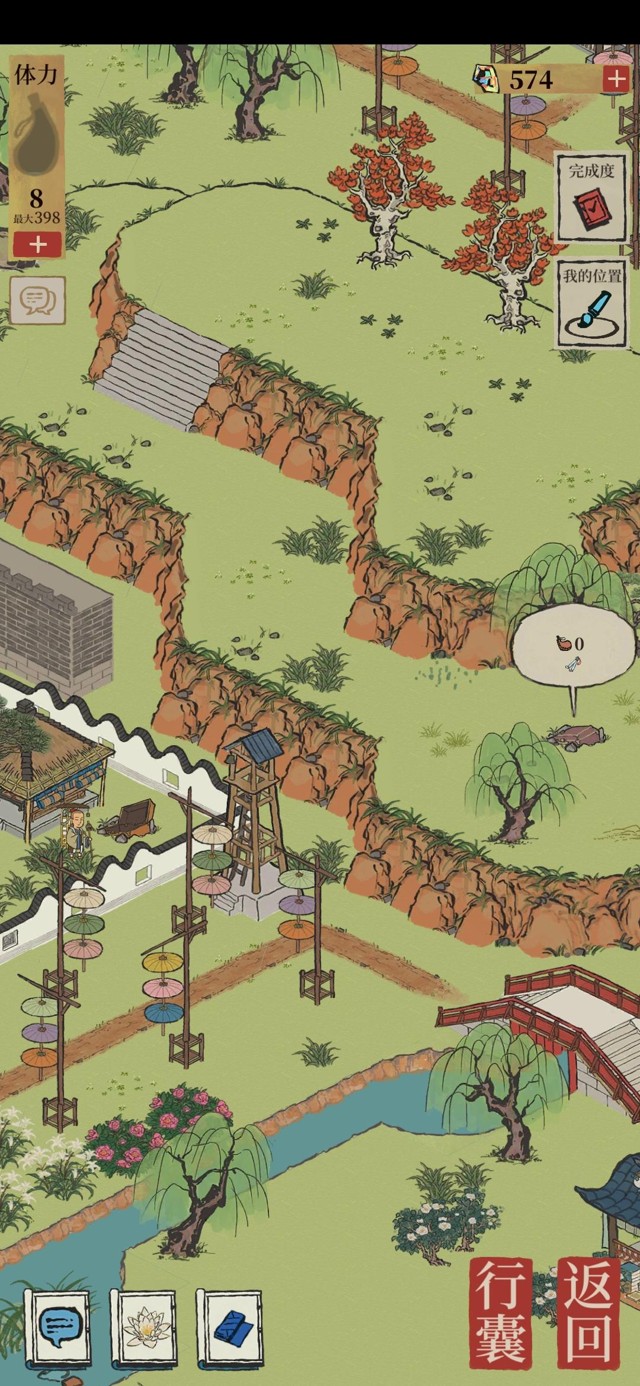This screenshot has width=640, height=1386.
Task: Open the 完成度 completion book
Action: coord(591,197)
